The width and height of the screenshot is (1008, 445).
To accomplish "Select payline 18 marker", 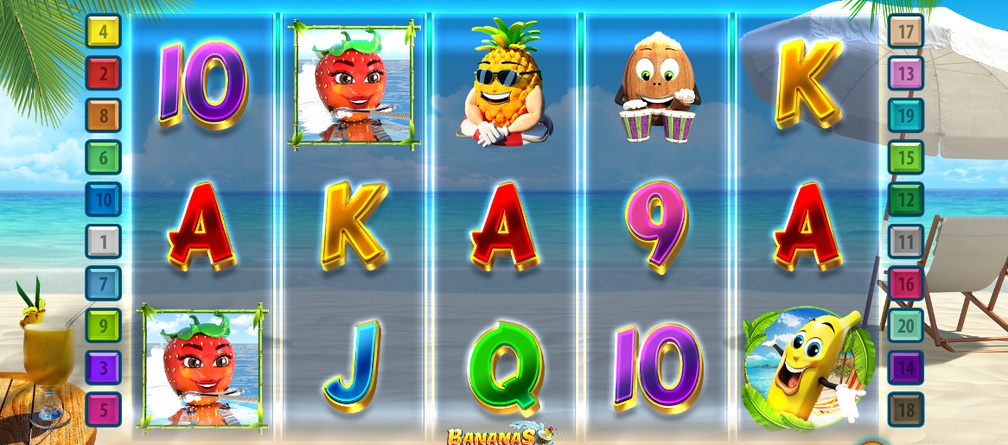I will pos(906,409).
